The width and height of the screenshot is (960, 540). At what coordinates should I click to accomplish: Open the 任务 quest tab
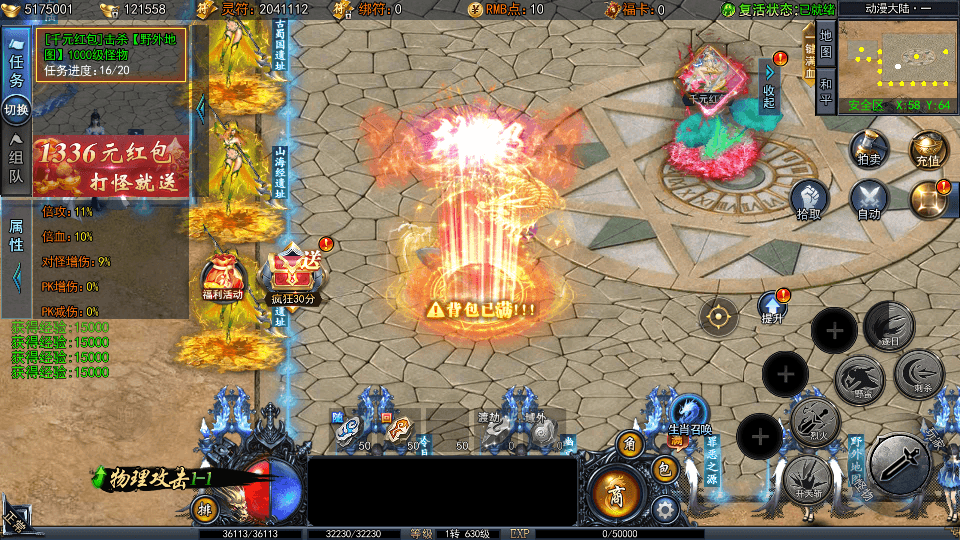[16, 68]
